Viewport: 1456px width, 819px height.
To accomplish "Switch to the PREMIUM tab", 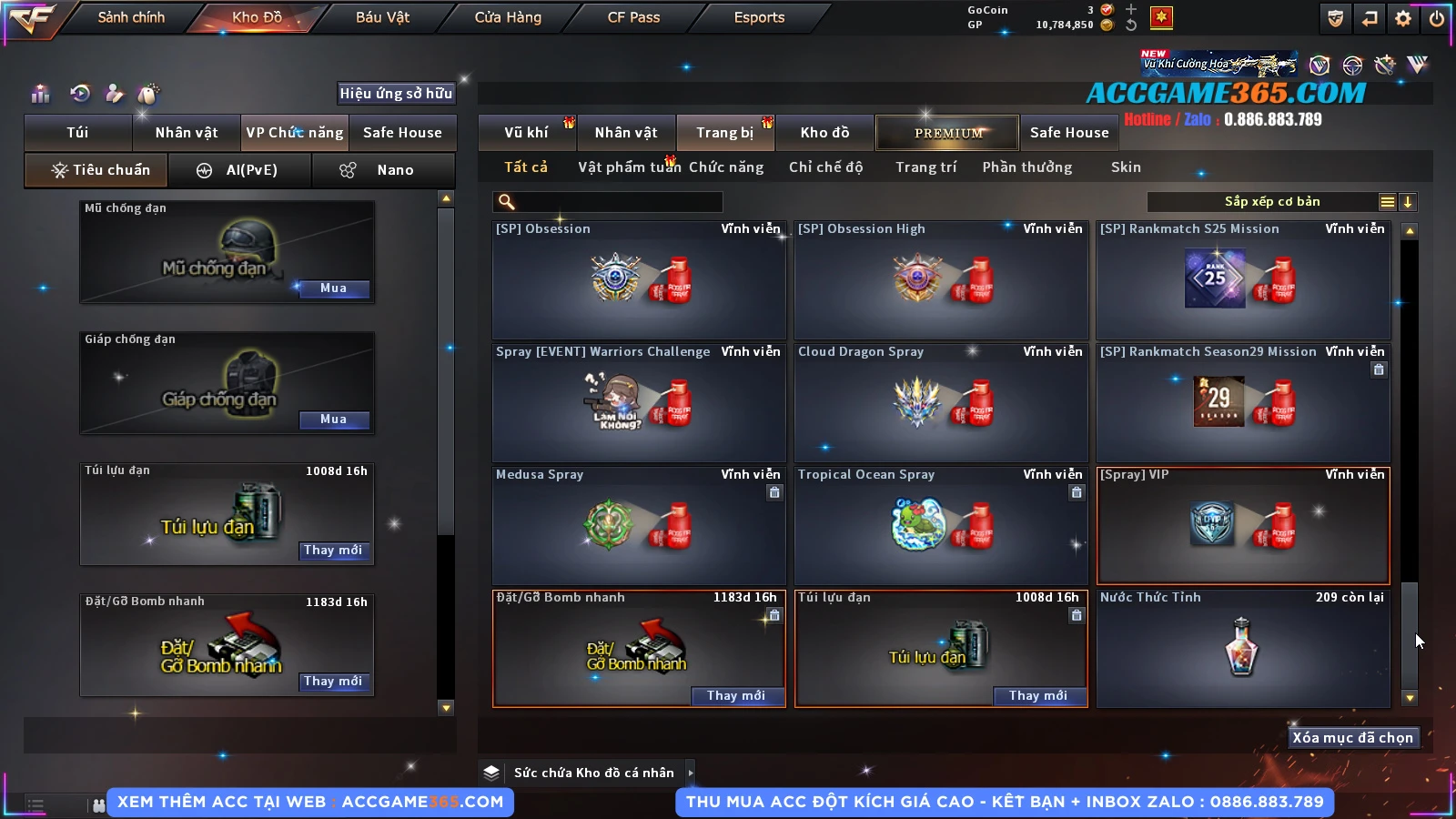I will pyautogui.click(x=947, y=133).
